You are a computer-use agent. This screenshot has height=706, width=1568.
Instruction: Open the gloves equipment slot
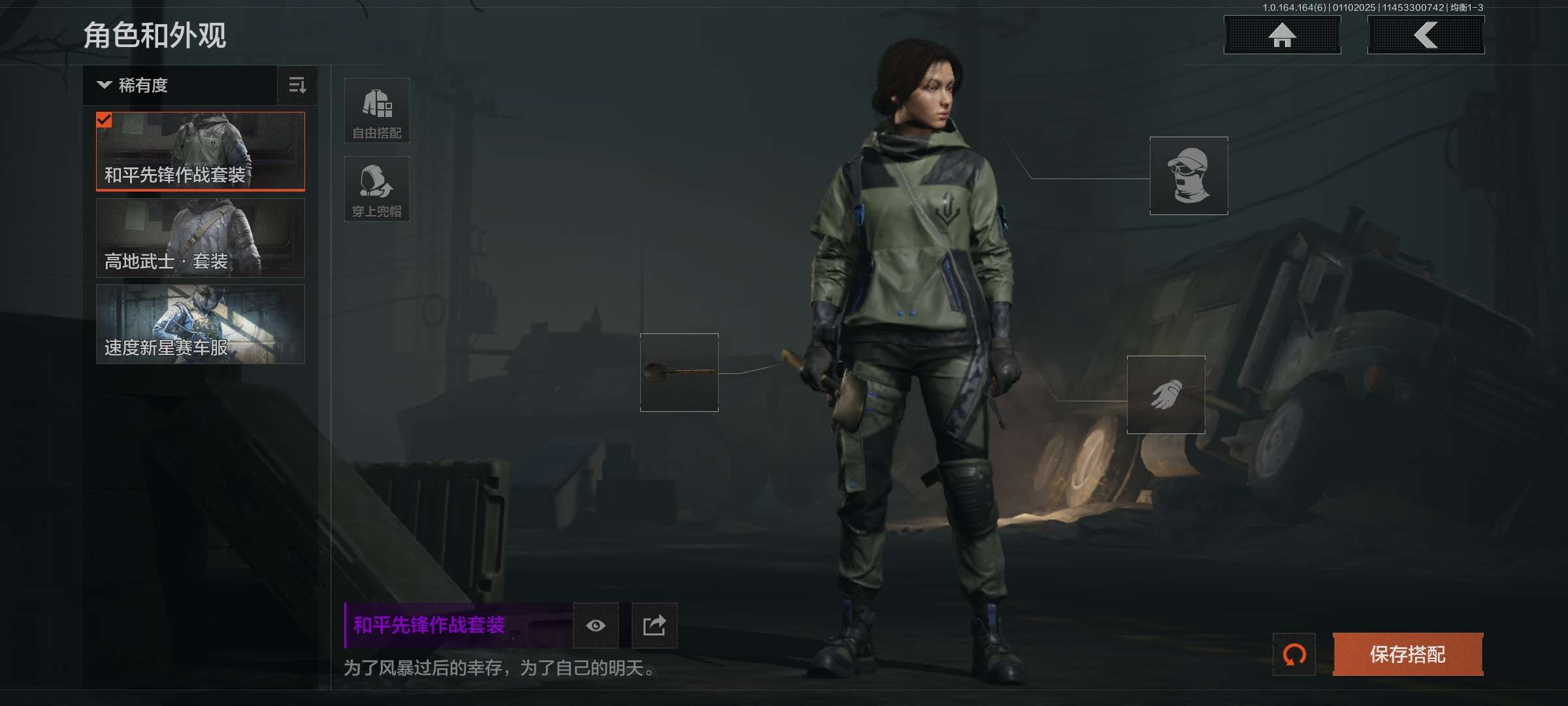[x=1166, y=395]
